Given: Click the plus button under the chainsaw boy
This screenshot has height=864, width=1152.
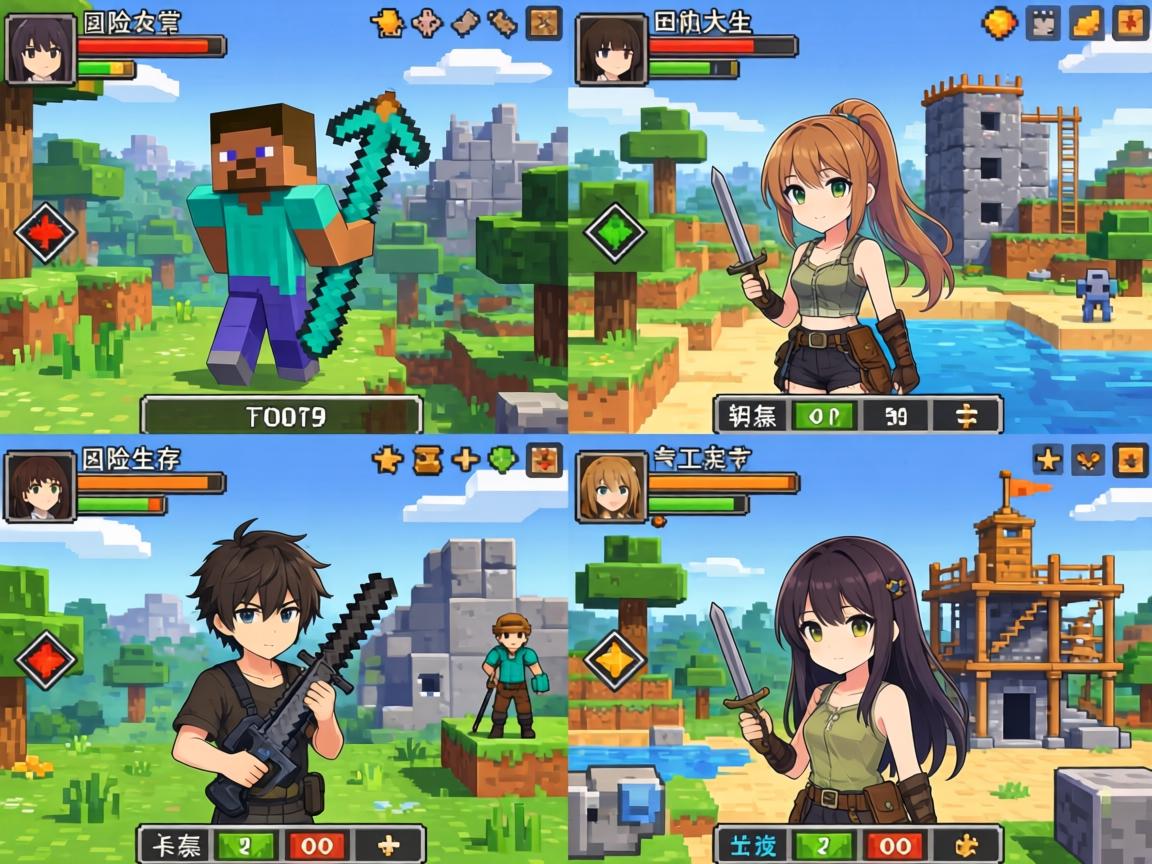Looking at the screenshot, I should 384,845.
